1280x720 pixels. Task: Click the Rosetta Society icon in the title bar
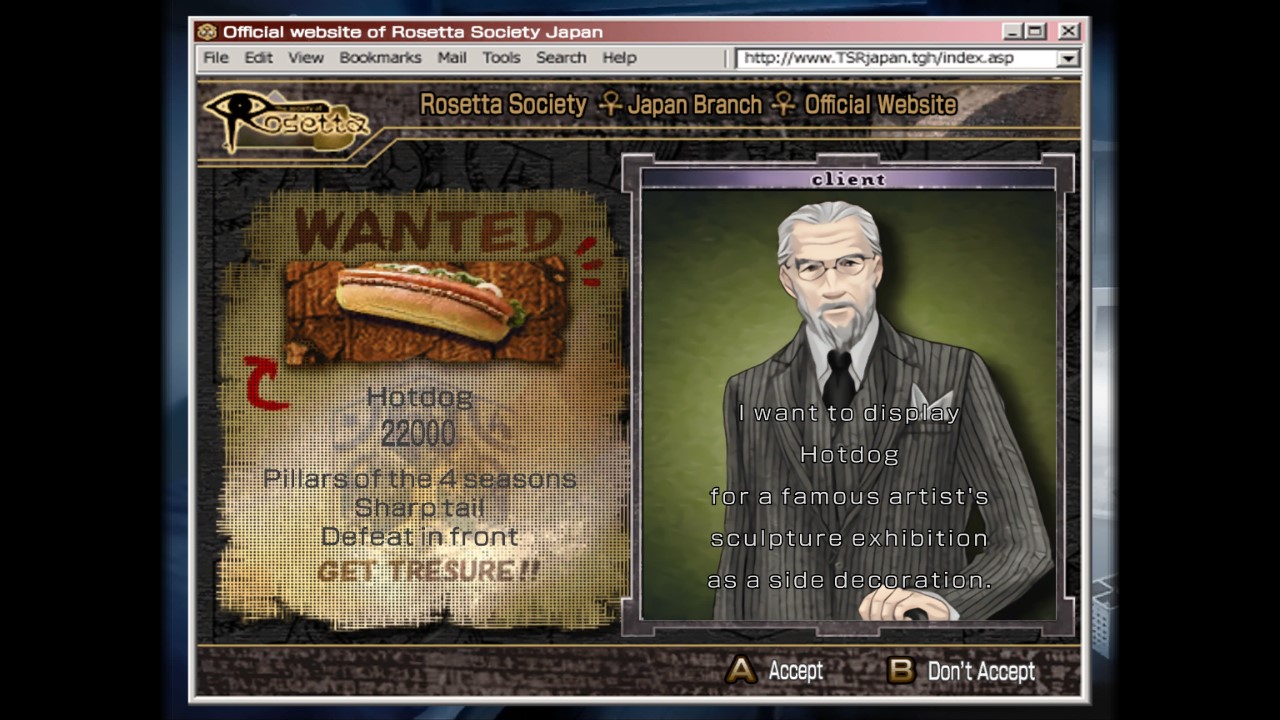pos(208,31)
